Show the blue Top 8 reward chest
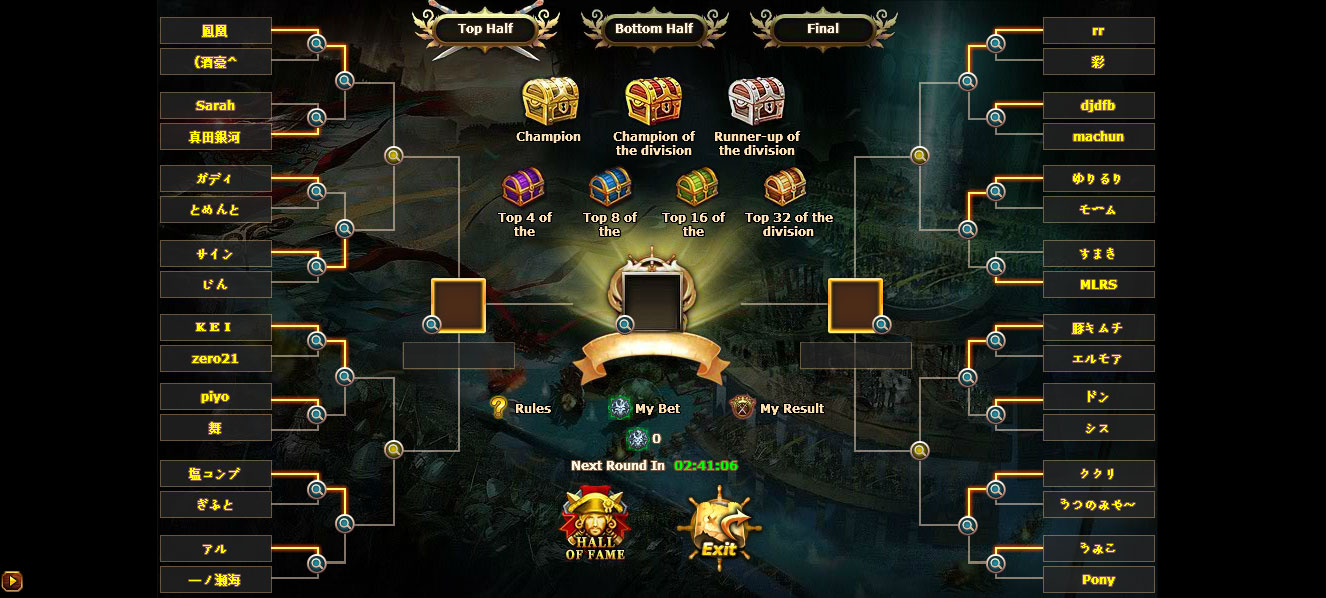The image size is (1326, 598). [x=610, y=187]
